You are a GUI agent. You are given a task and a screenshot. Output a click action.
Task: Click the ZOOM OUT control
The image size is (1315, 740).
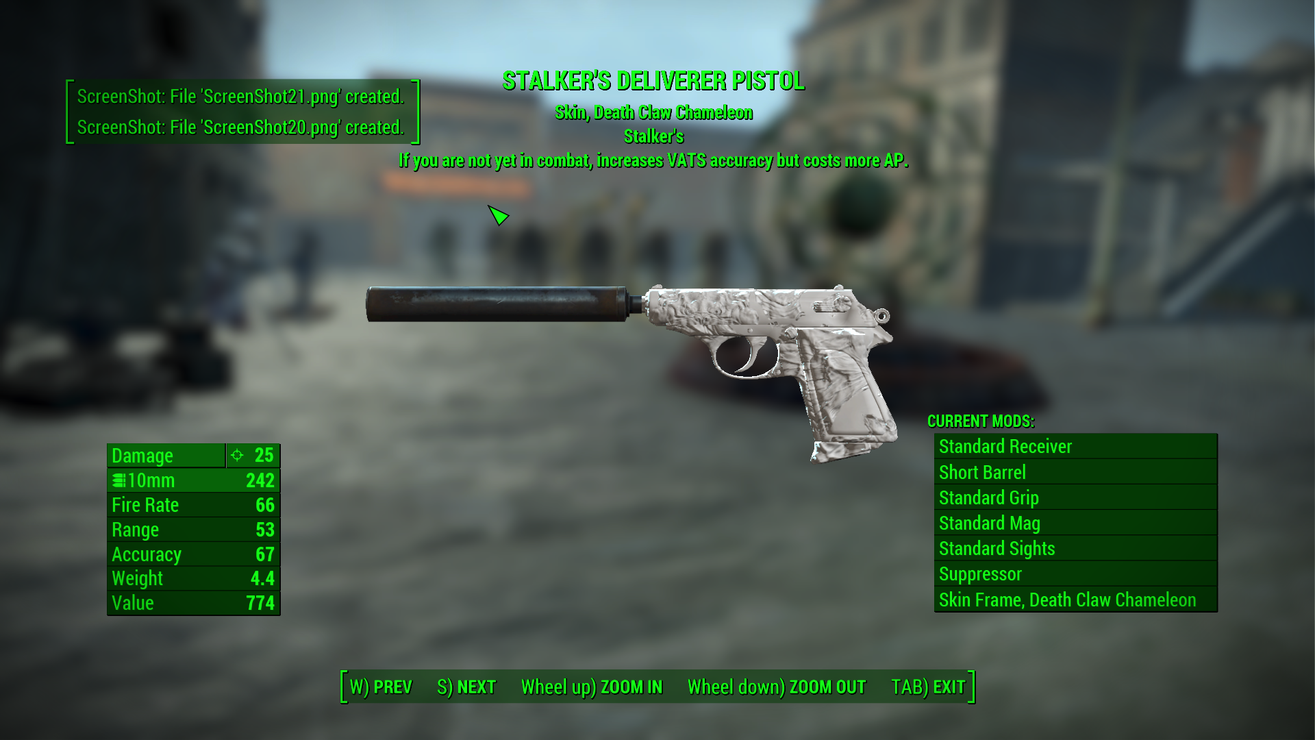(776, 687)
